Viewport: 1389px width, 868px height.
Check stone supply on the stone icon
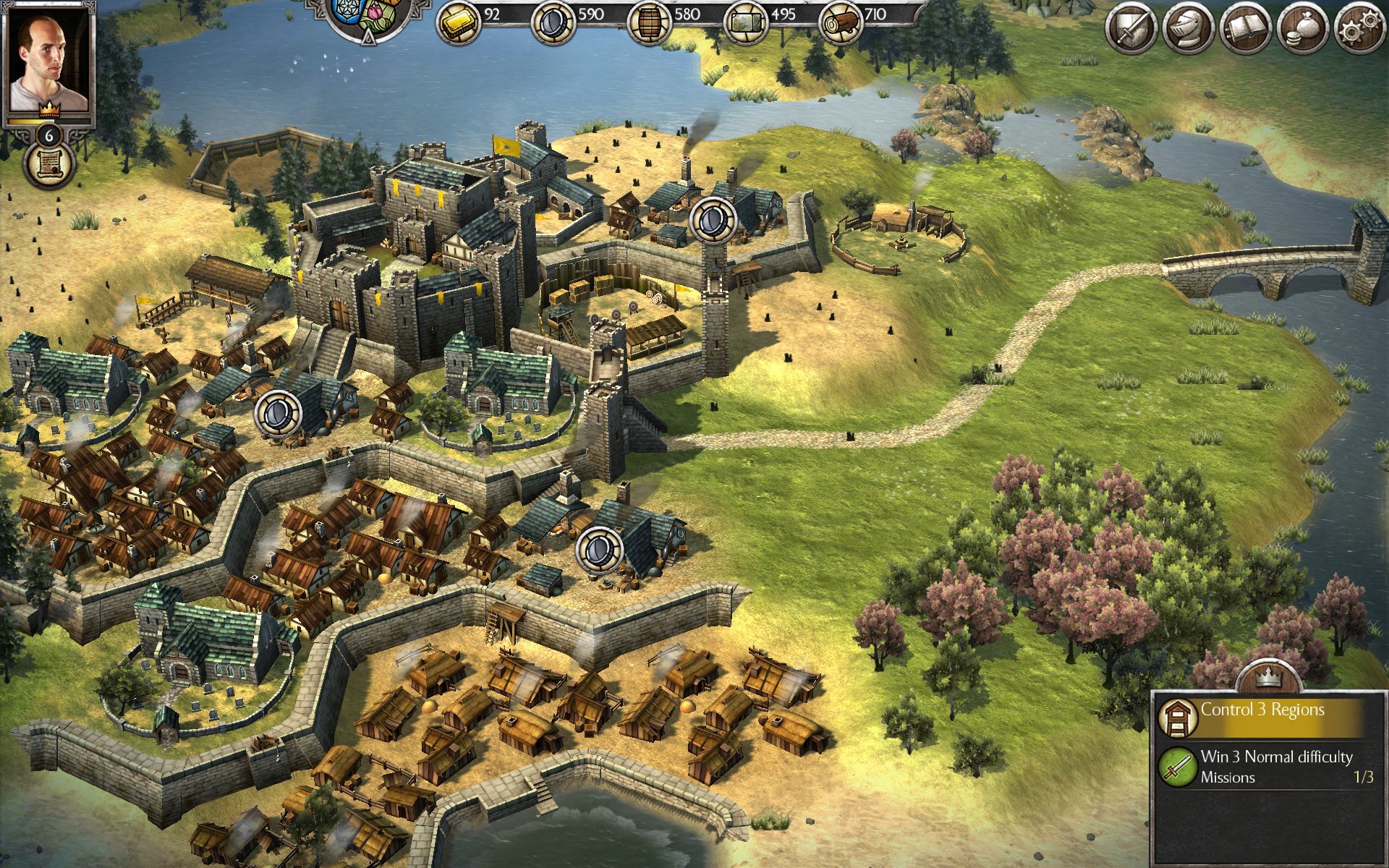(747, 19)
